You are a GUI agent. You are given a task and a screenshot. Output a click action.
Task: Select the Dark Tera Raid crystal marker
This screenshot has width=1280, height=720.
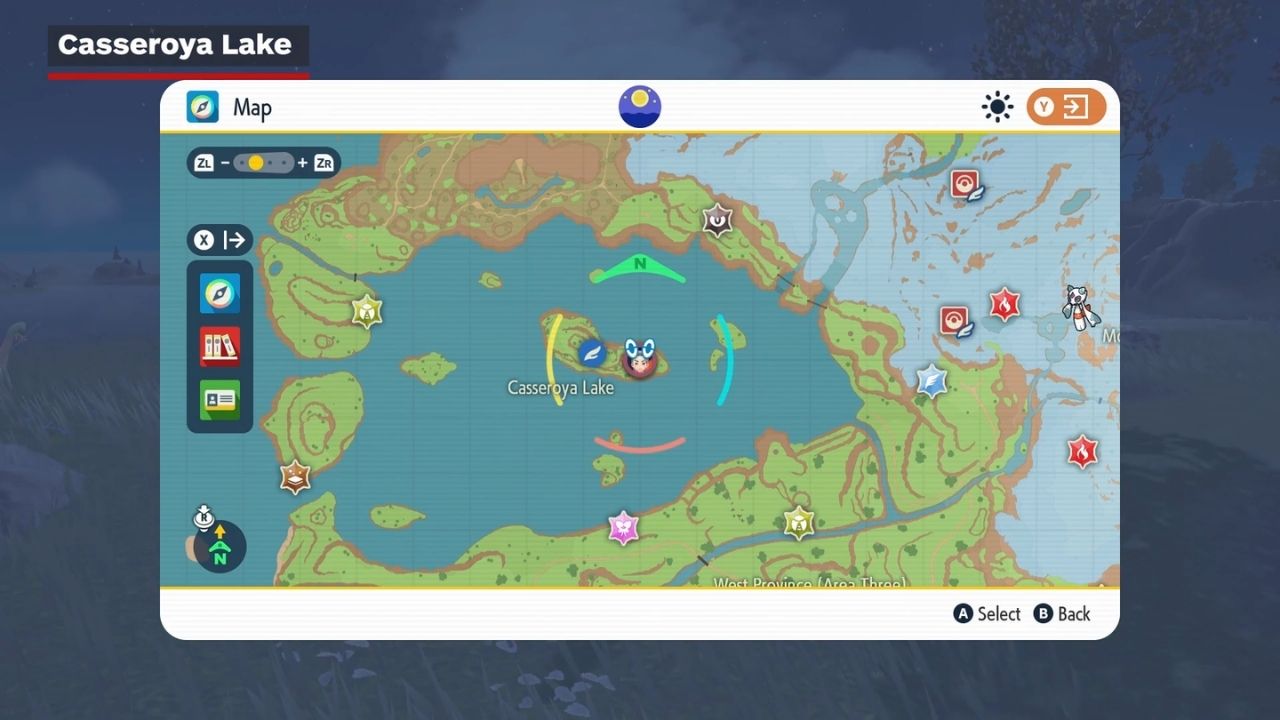[x=717, y=220]
